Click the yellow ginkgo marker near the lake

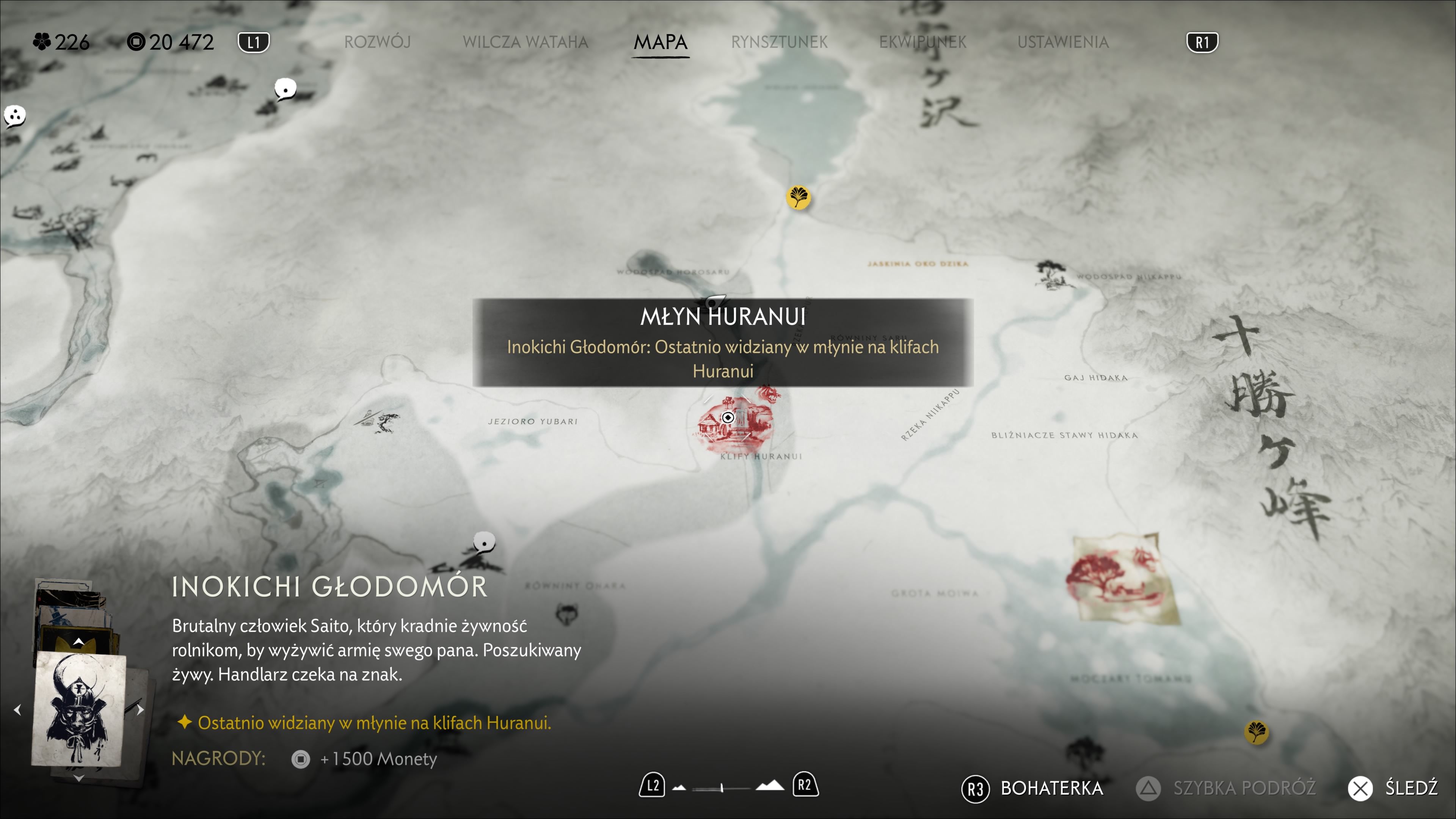798,197
